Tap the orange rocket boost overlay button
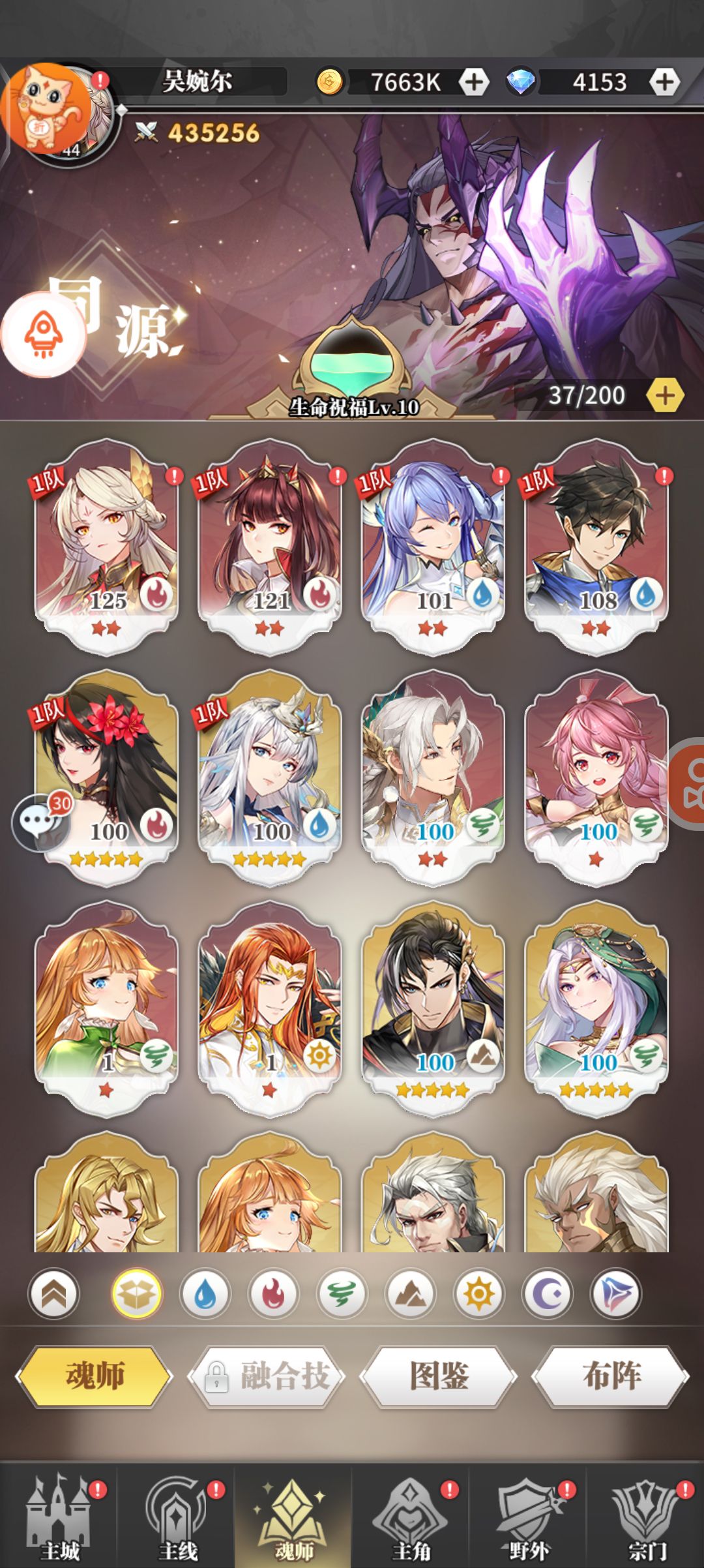 [44, 335]
